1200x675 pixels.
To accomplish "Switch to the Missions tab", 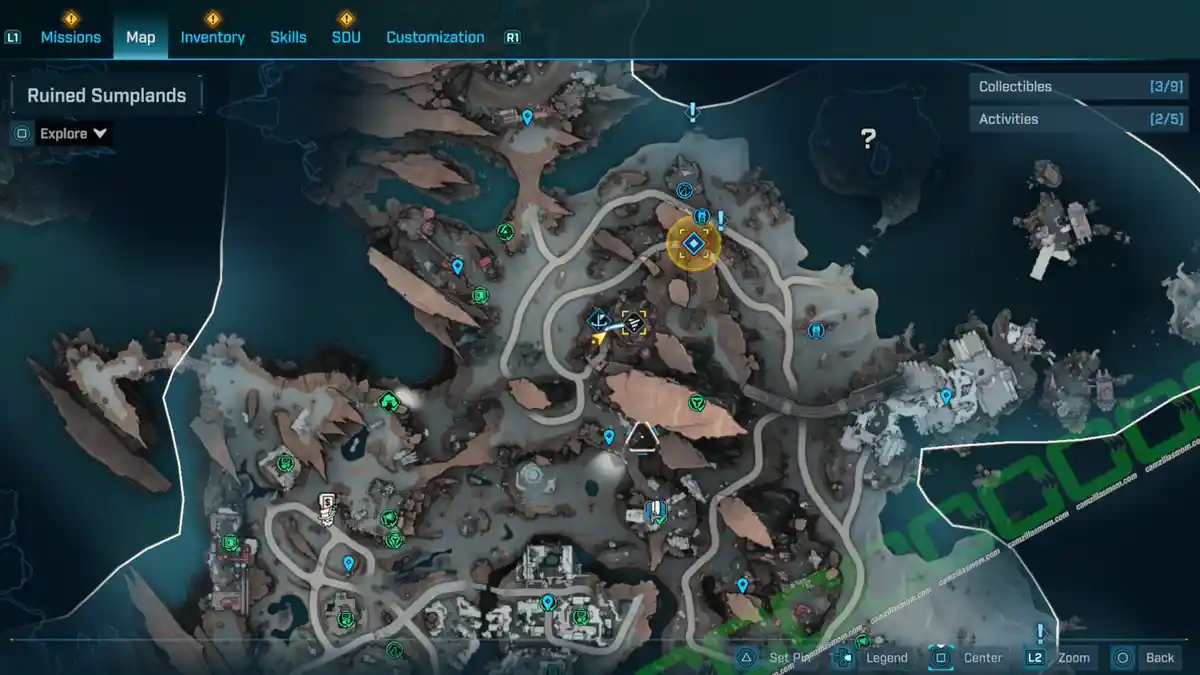I will click(x=70, y=37).
